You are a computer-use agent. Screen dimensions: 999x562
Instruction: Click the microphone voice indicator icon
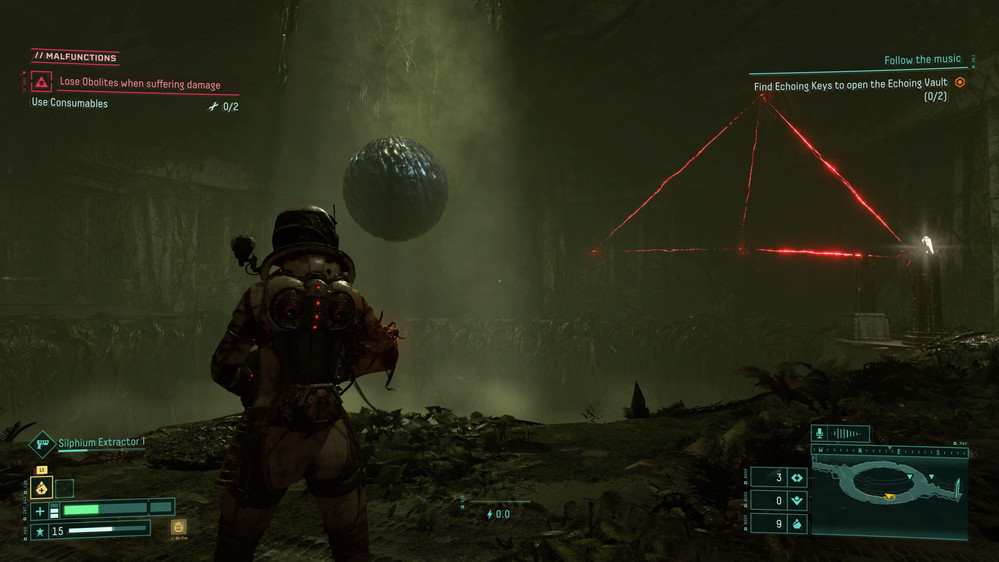coord(821,434)
